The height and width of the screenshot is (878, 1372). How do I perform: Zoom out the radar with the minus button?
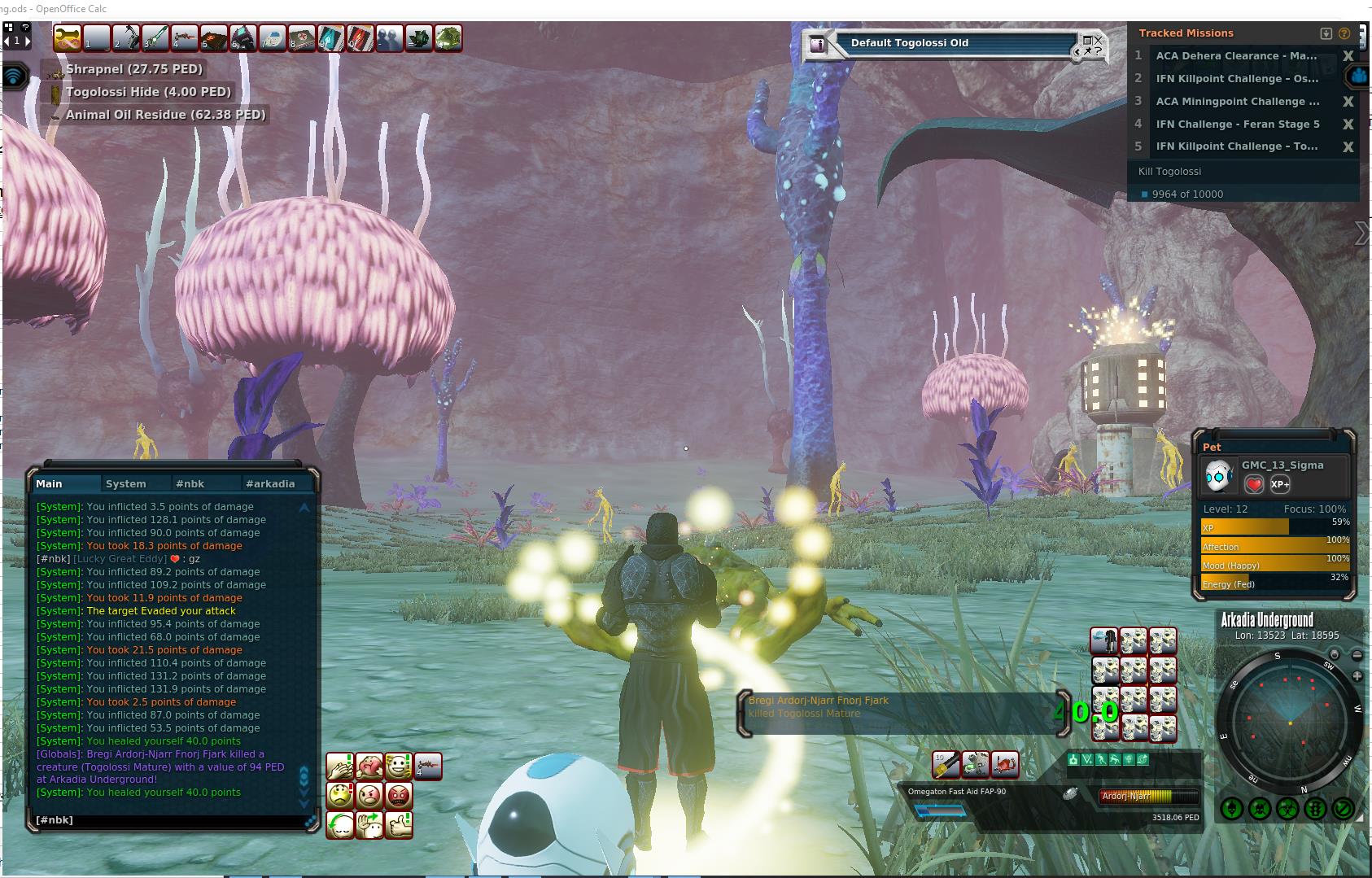(x=1357, y=655)
